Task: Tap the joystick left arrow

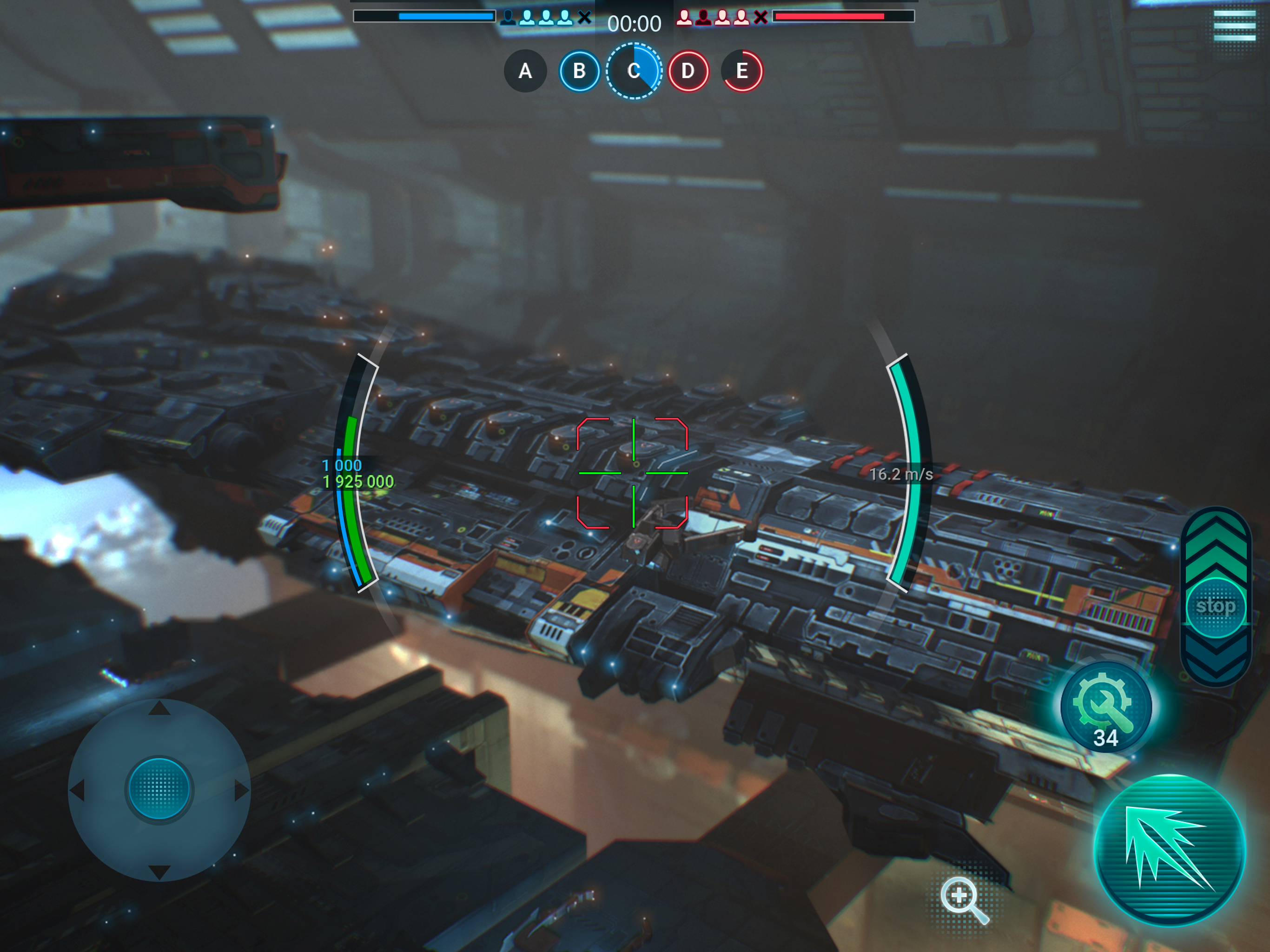Action: tap(78, 791)
